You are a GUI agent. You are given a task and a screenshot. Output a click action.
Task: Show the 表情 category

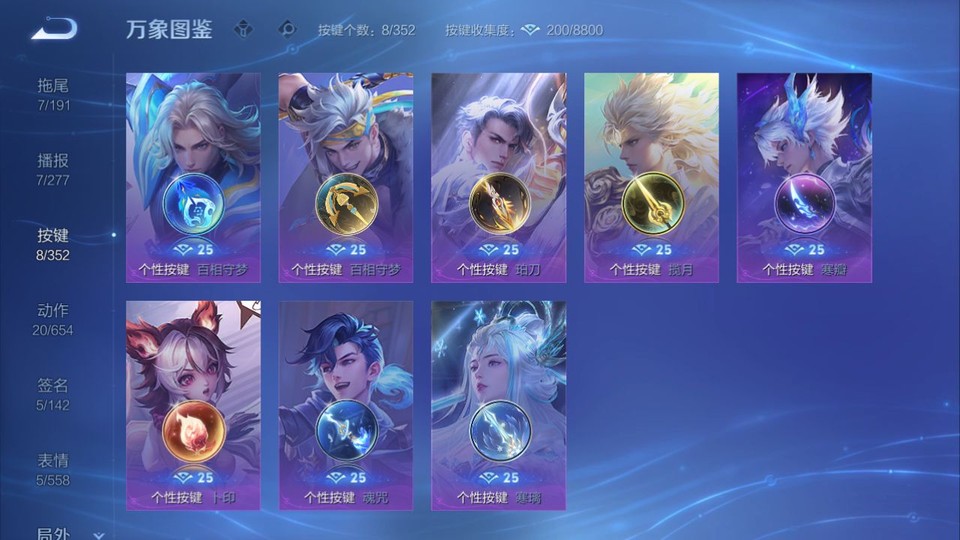pyautogui.click(x=53, y=469)
